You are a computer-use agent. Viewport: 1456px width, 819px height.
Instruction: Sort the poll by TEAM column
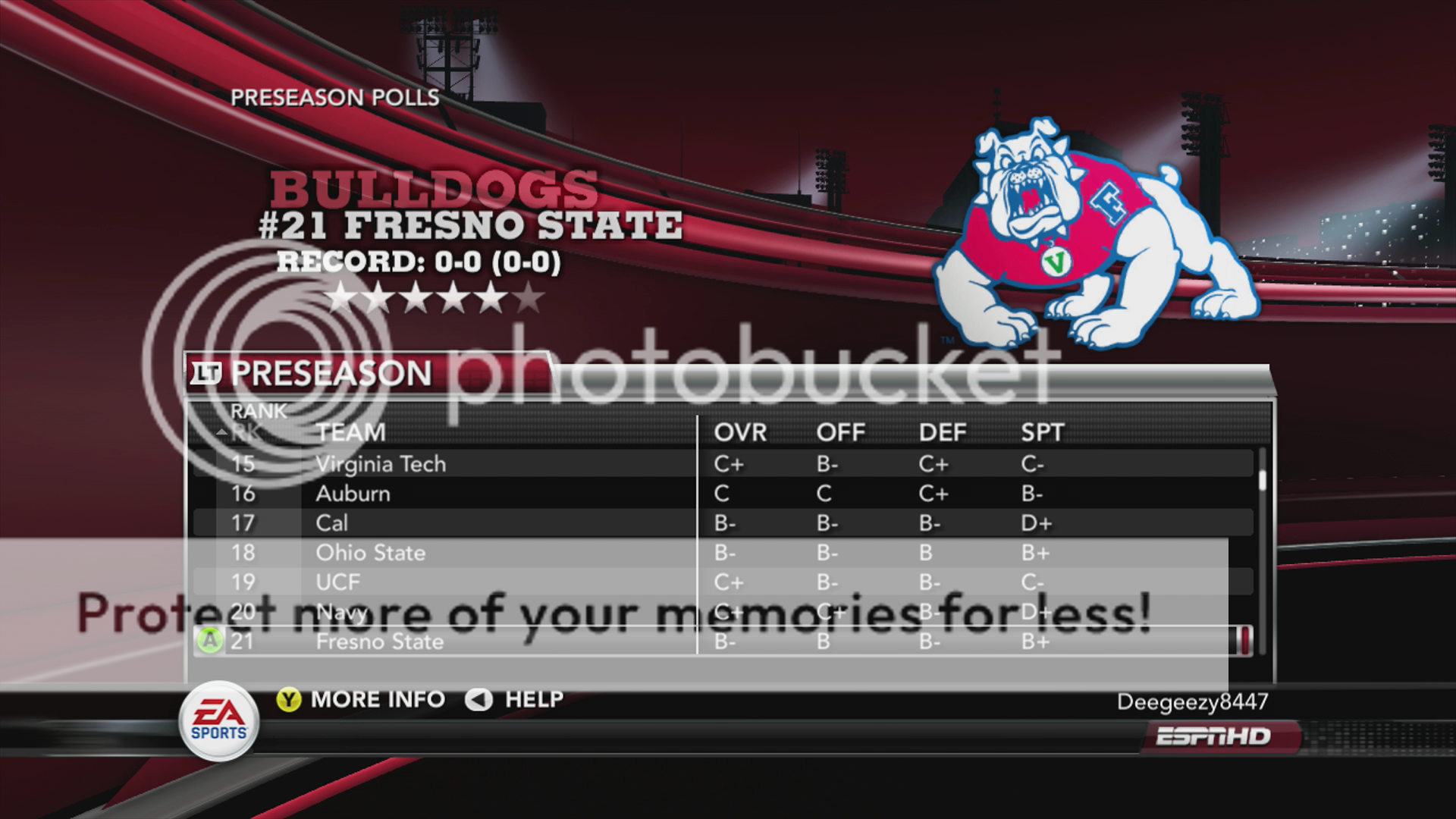[x=351, y=432]
